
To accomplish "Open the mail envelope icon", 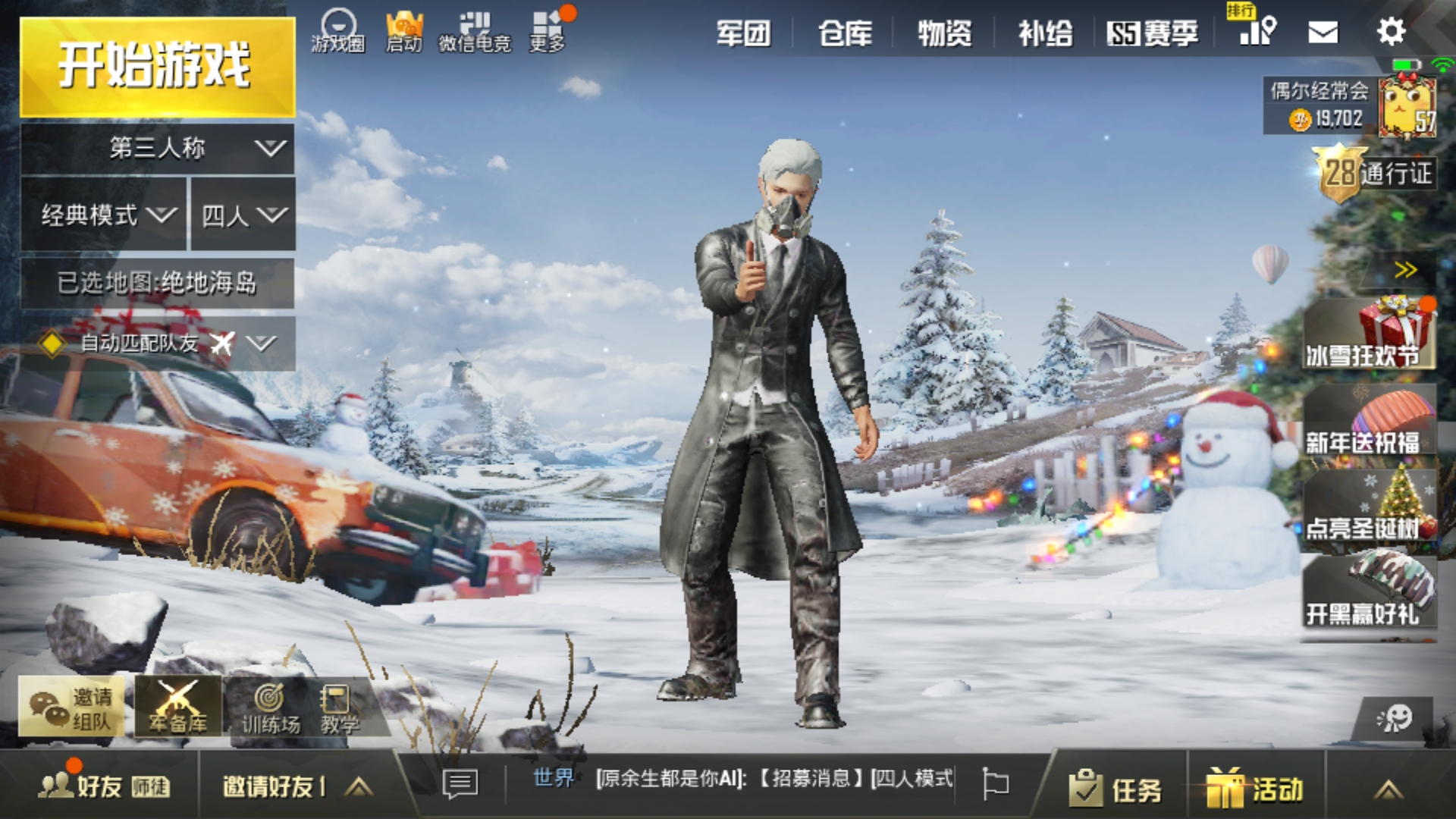I will 1323,30.
